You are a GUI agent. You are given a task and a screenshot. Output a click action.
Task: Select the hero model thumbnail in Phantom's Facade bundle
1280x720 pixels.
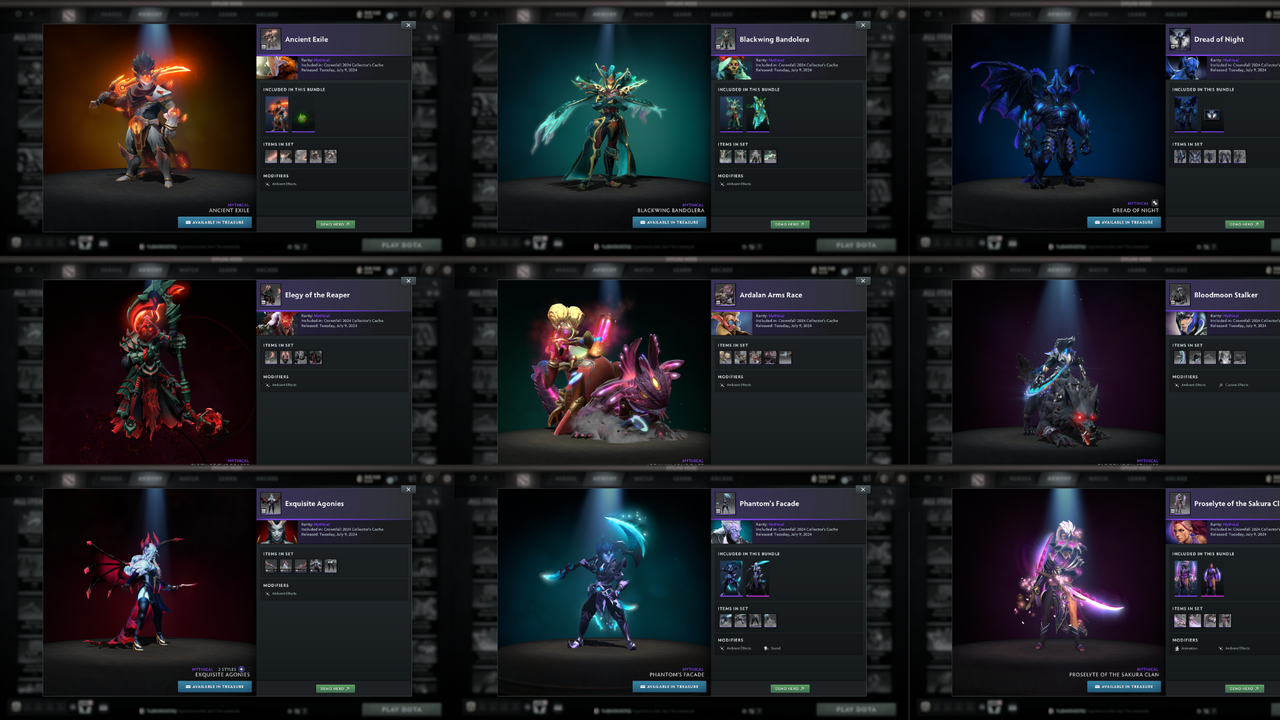coord(731,577)
